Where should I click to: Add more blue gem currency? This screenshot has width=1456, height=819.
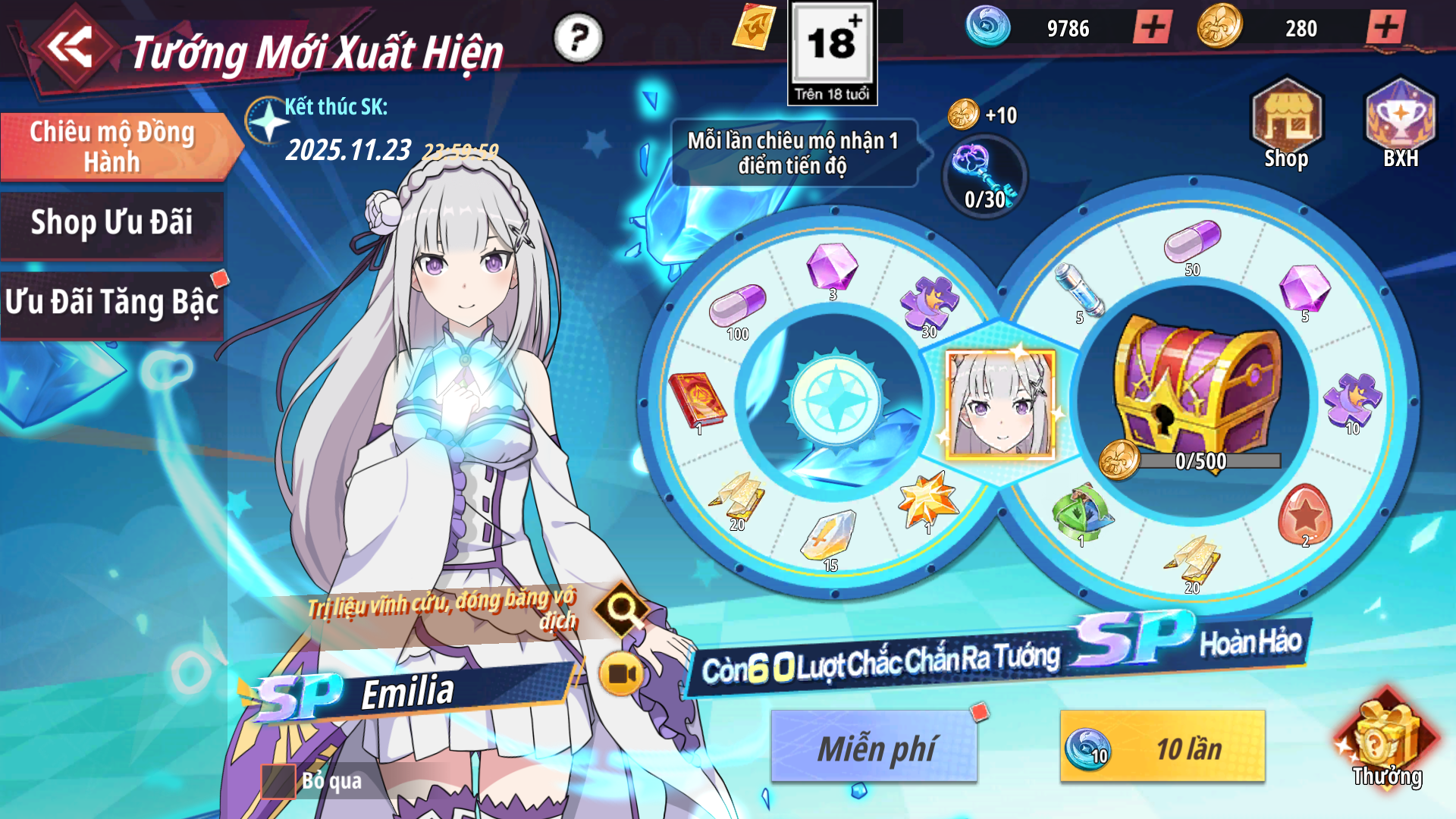click(x=1153, y=28)
